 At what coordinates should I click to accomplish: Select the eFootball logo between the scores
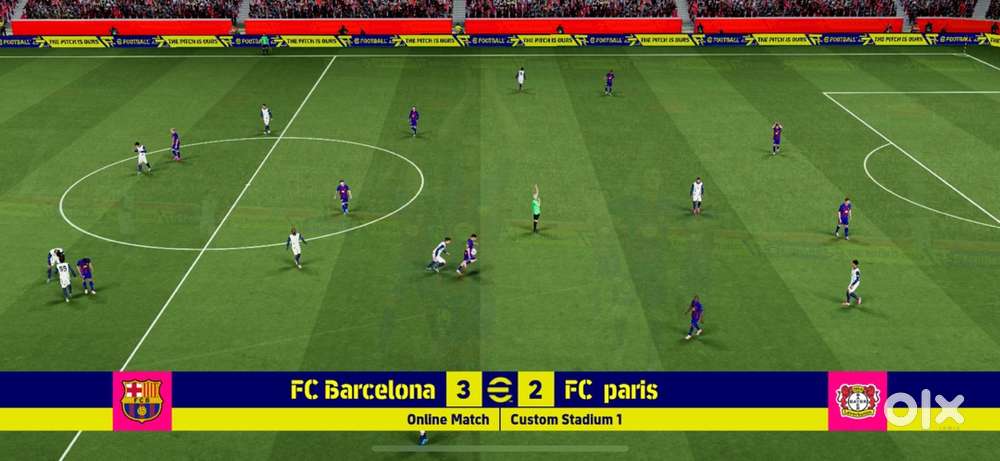coord(499,389)
